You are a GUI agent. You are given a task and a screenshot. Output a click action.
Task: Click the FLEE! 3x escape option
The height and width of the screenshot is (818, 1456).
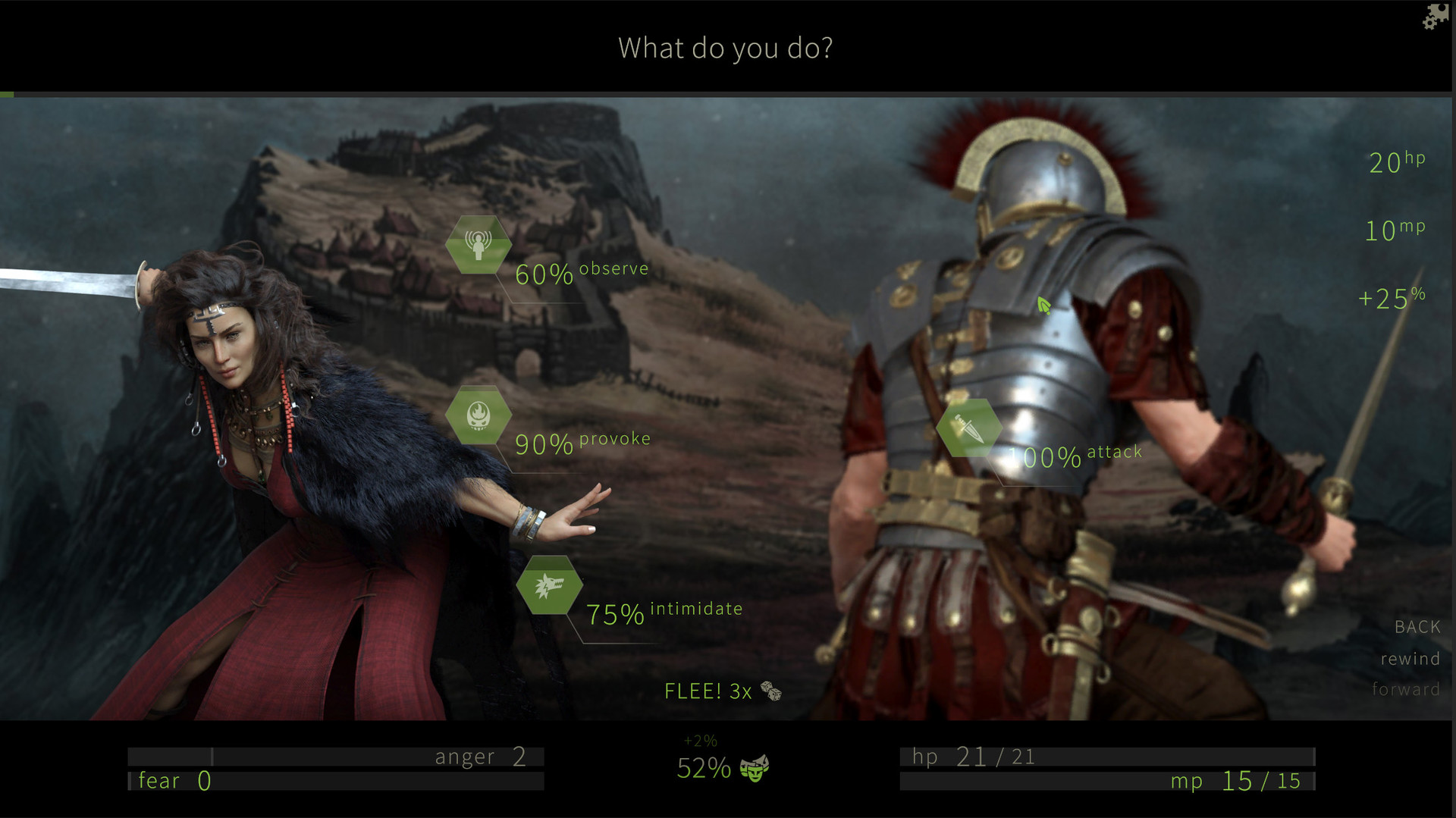(707, 691)
